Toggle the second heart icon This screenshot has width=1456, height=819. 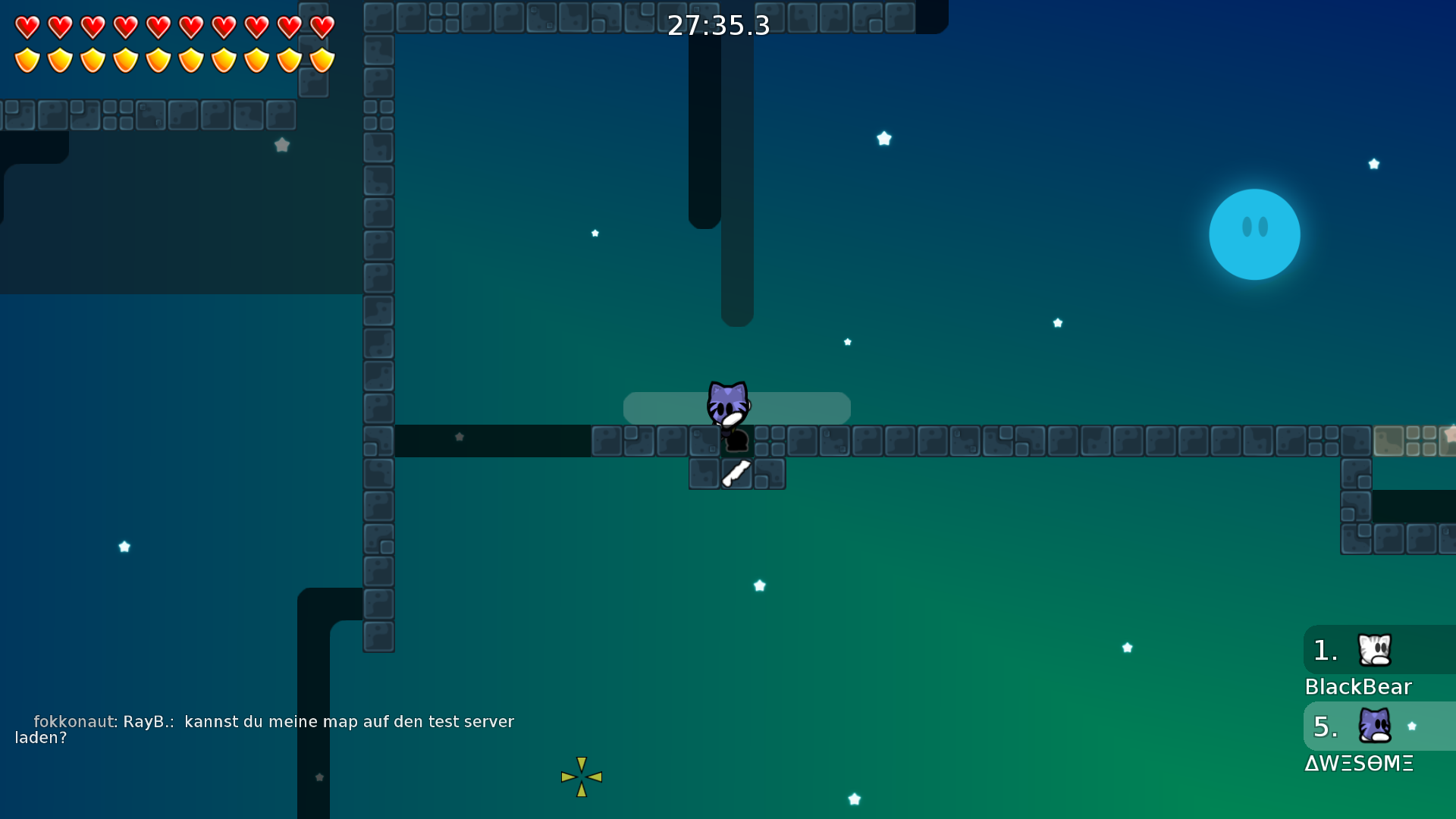(59, 27)
